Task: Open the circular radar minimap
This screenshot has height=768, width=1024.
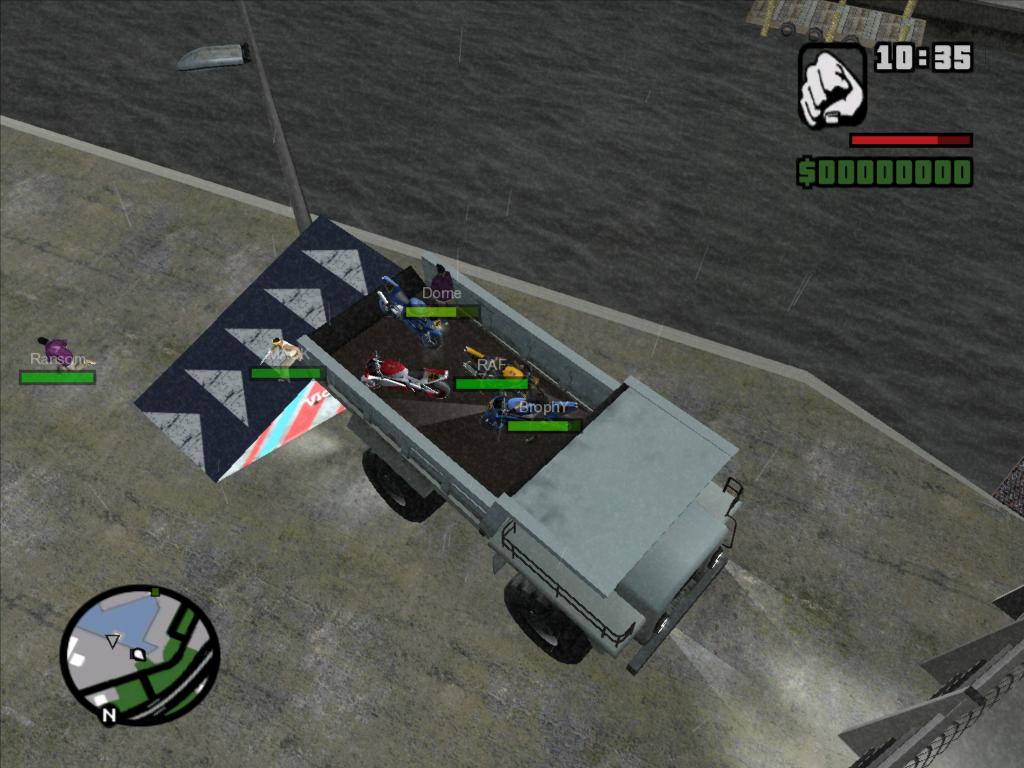Action: (139, 654)
